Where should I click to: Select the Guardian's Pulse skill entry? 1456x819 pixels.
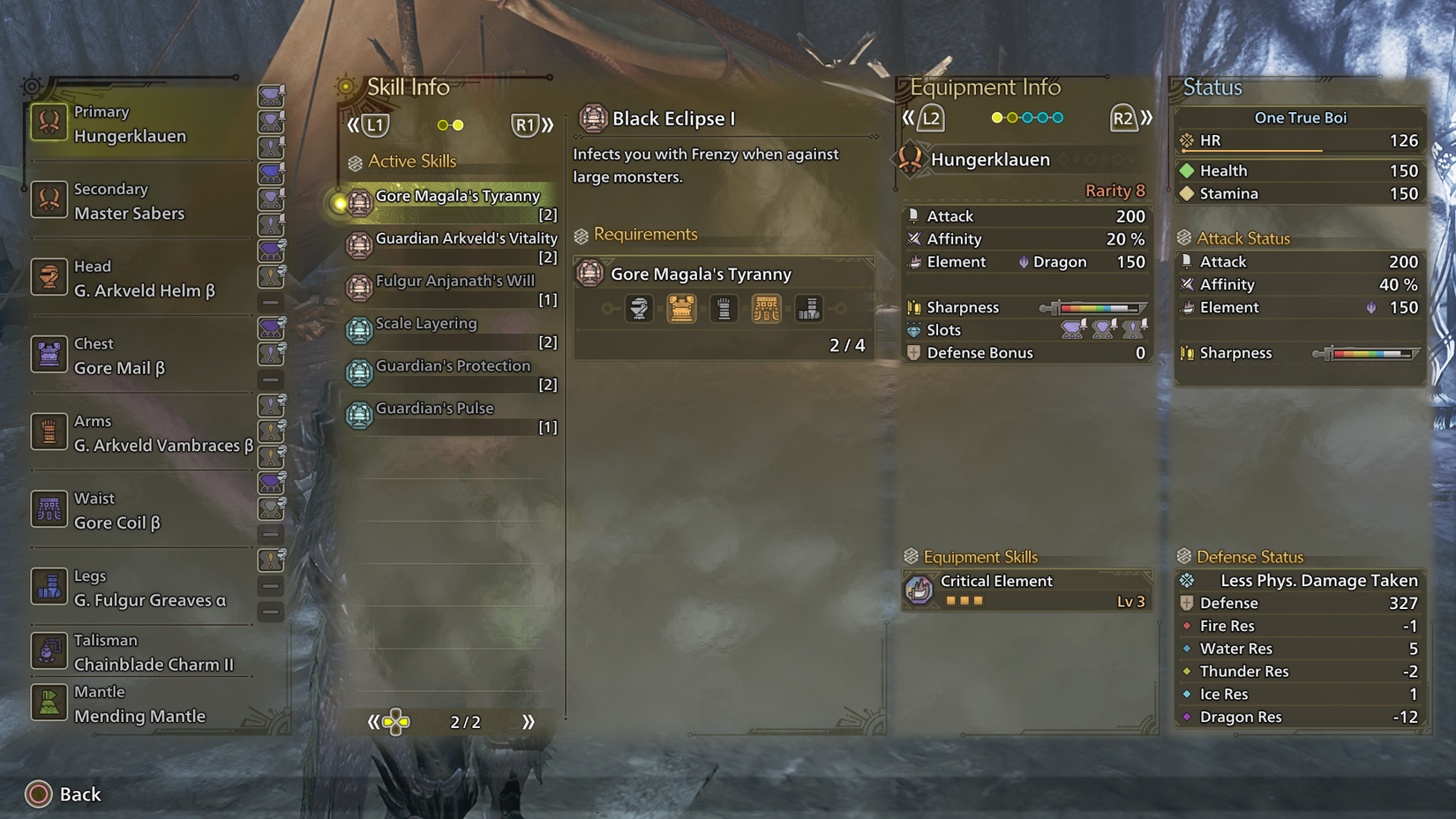(432, 408)
